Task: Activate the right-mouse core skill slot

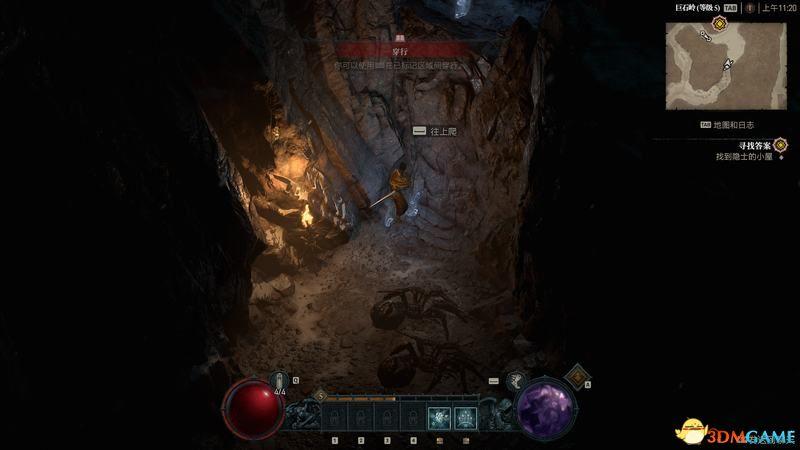Action: click(465, 418)
